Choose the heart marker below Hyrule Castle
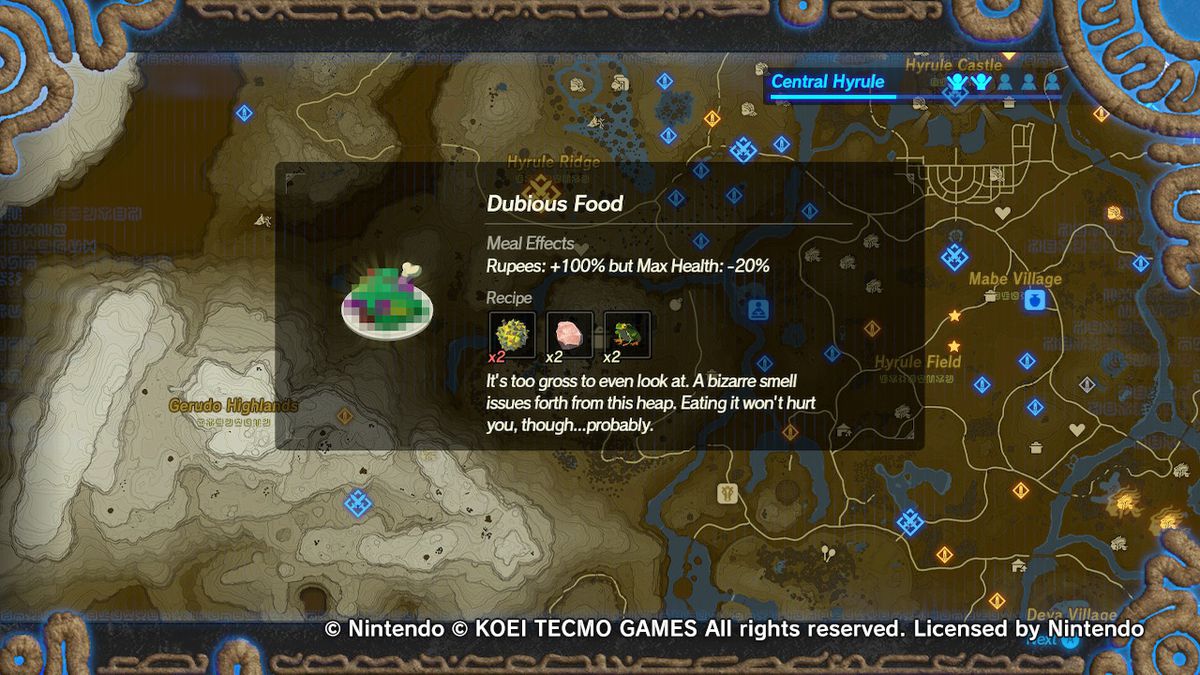Screen dimensions: 1200x675 (1002, 213)
